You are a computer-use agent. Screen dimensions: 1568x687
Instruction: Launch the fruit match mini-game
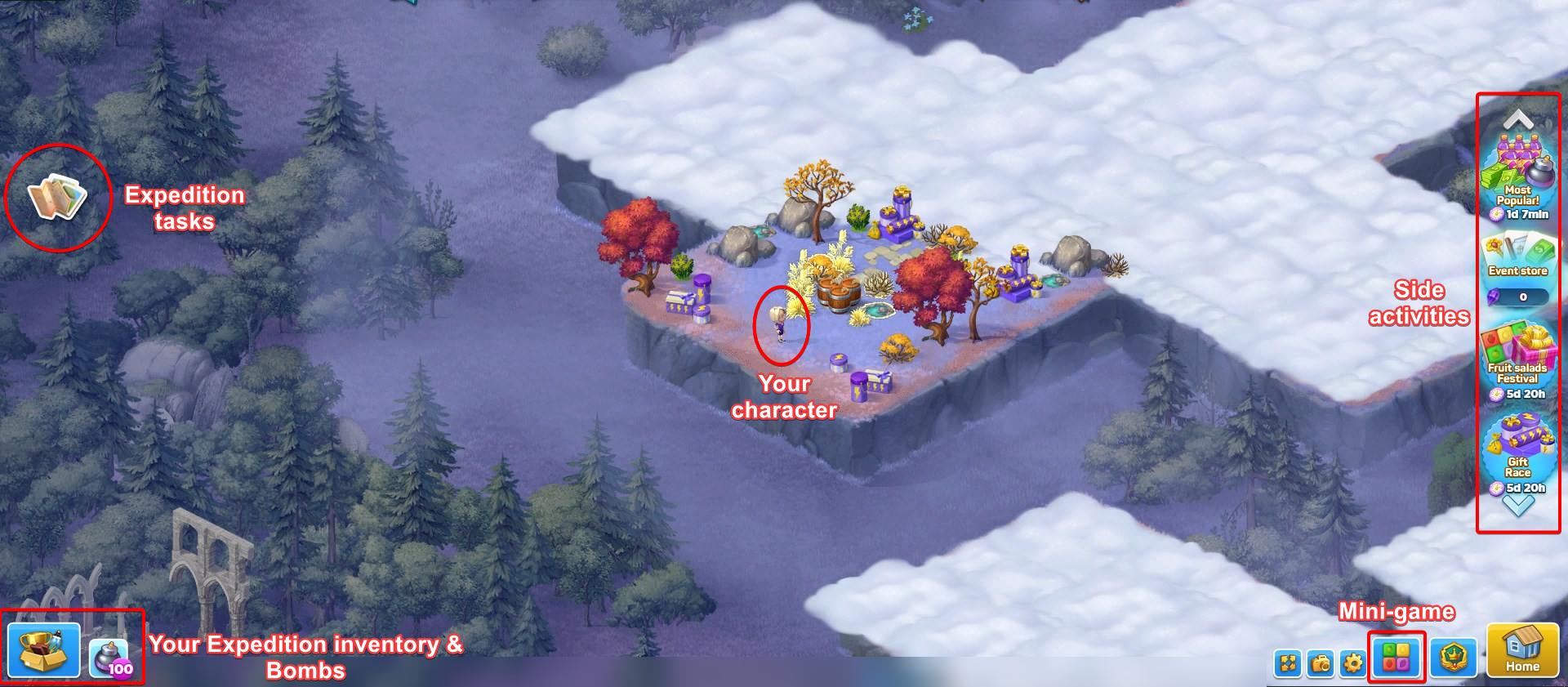(x=1396, y=658)
